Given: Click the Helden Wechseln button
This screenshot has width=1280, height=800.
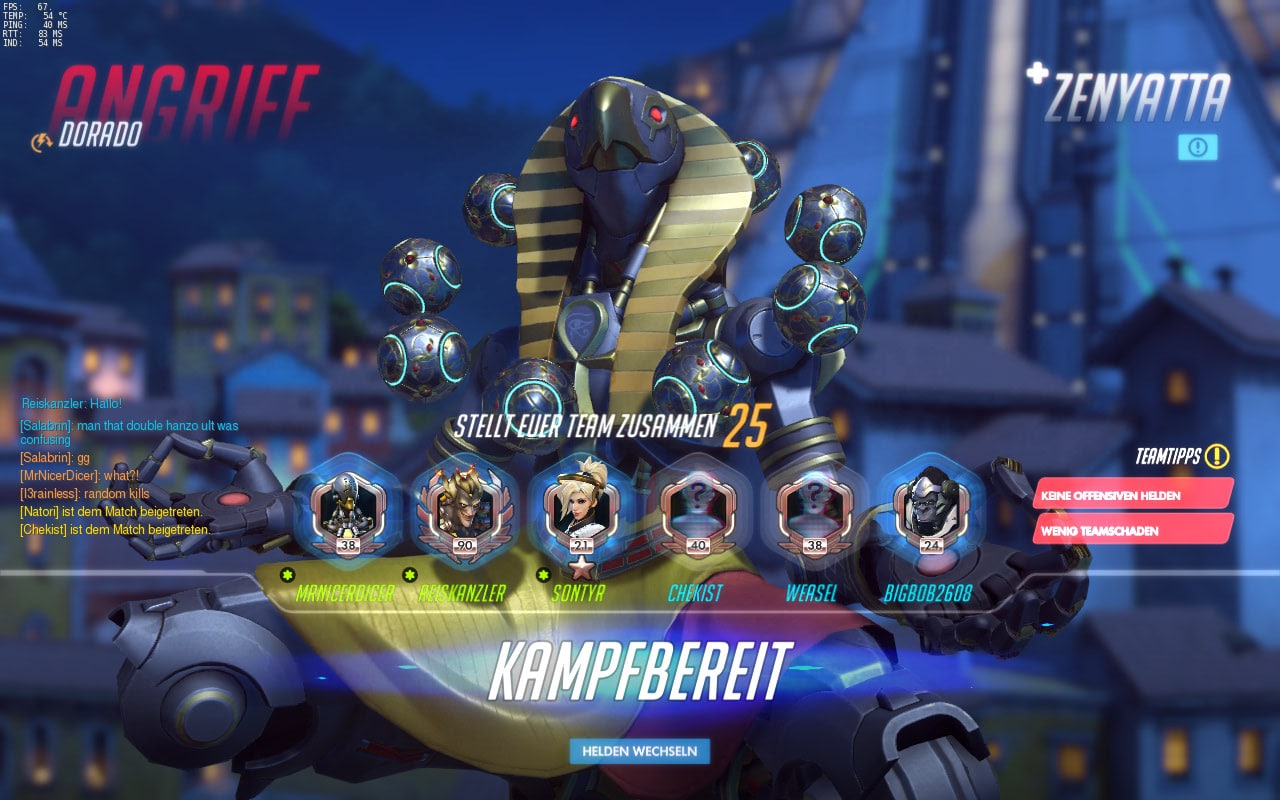Looking at the screenshot, I should 639,751.
